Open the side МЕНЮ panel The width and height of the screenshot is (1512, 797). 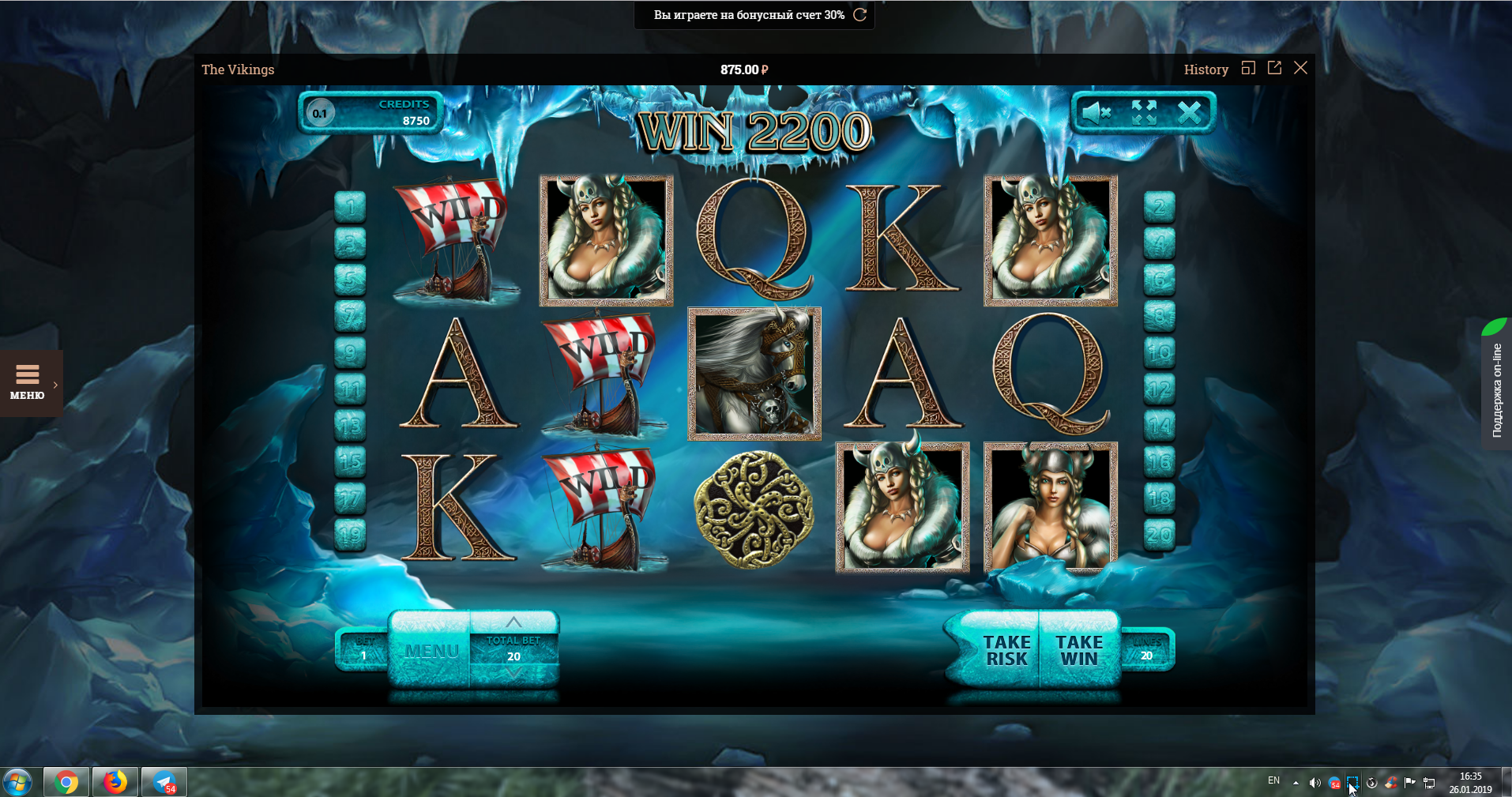point(28,383)
